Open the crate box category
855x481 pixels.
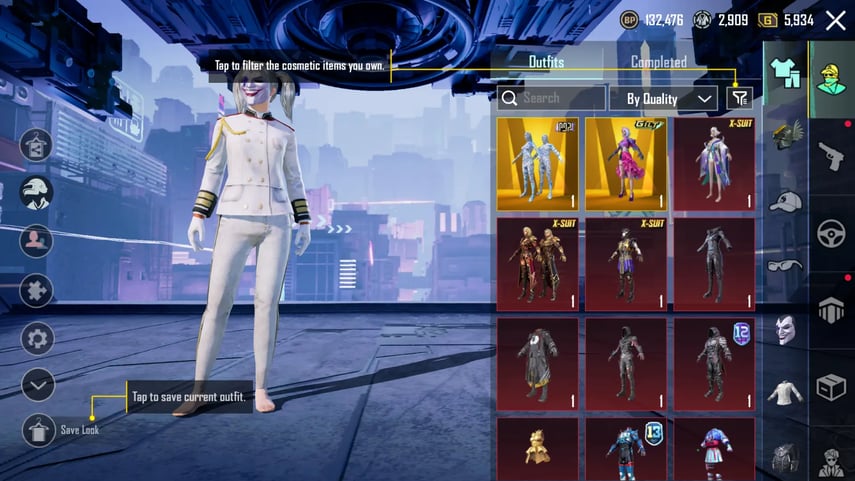point(831,387)
